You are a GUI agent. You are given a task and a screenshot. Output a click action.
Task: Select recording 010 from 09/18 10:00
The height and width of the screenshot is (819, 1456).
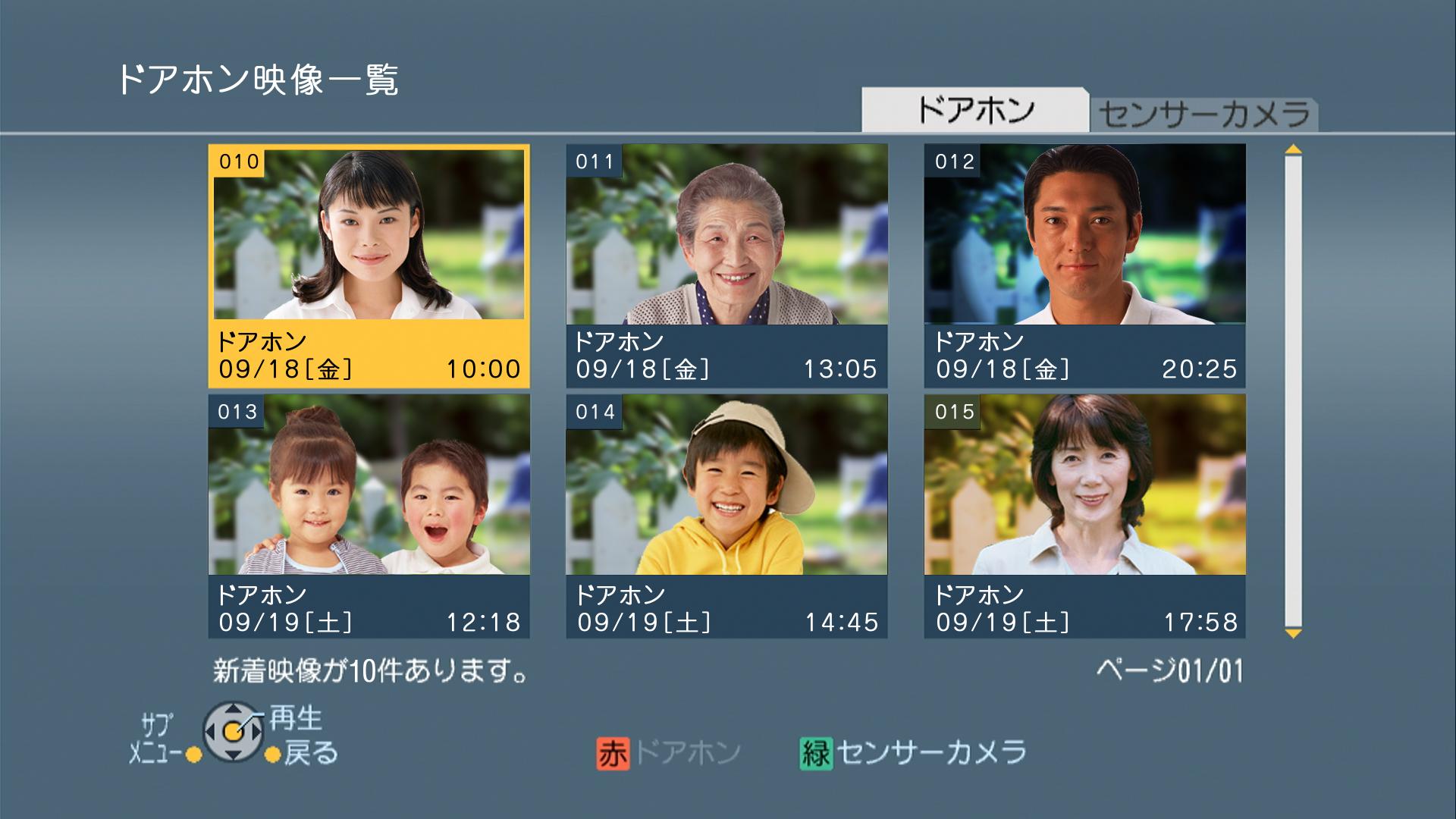pyautogui.click(x=369, y=265)
